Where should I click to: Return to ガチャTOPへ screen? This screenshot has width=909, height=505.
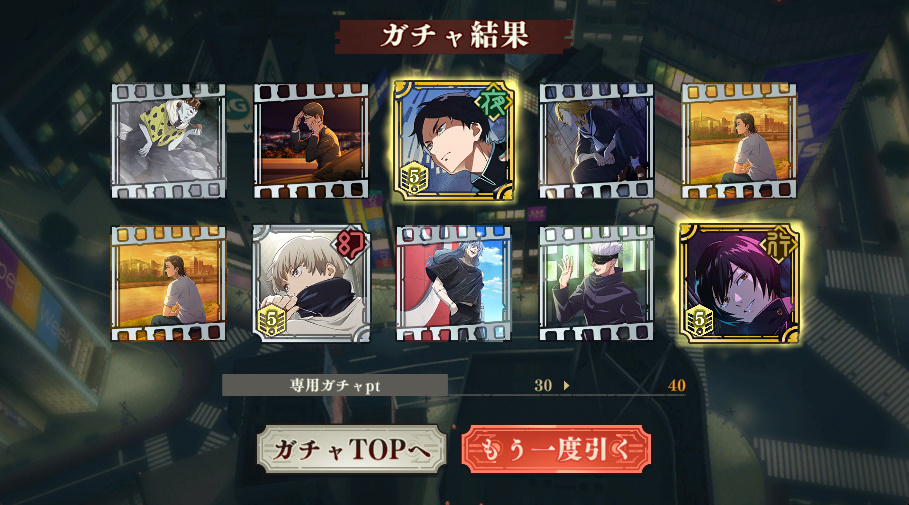pyautogui.click(x=351, y=450)
